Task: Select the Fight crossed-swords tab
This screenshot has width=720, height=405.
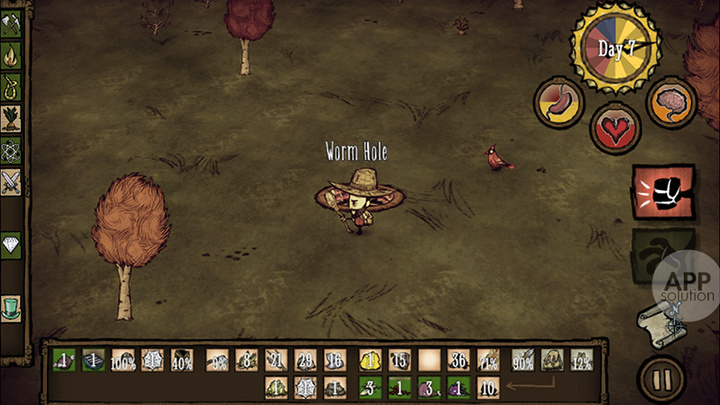Action: point(11,183)
